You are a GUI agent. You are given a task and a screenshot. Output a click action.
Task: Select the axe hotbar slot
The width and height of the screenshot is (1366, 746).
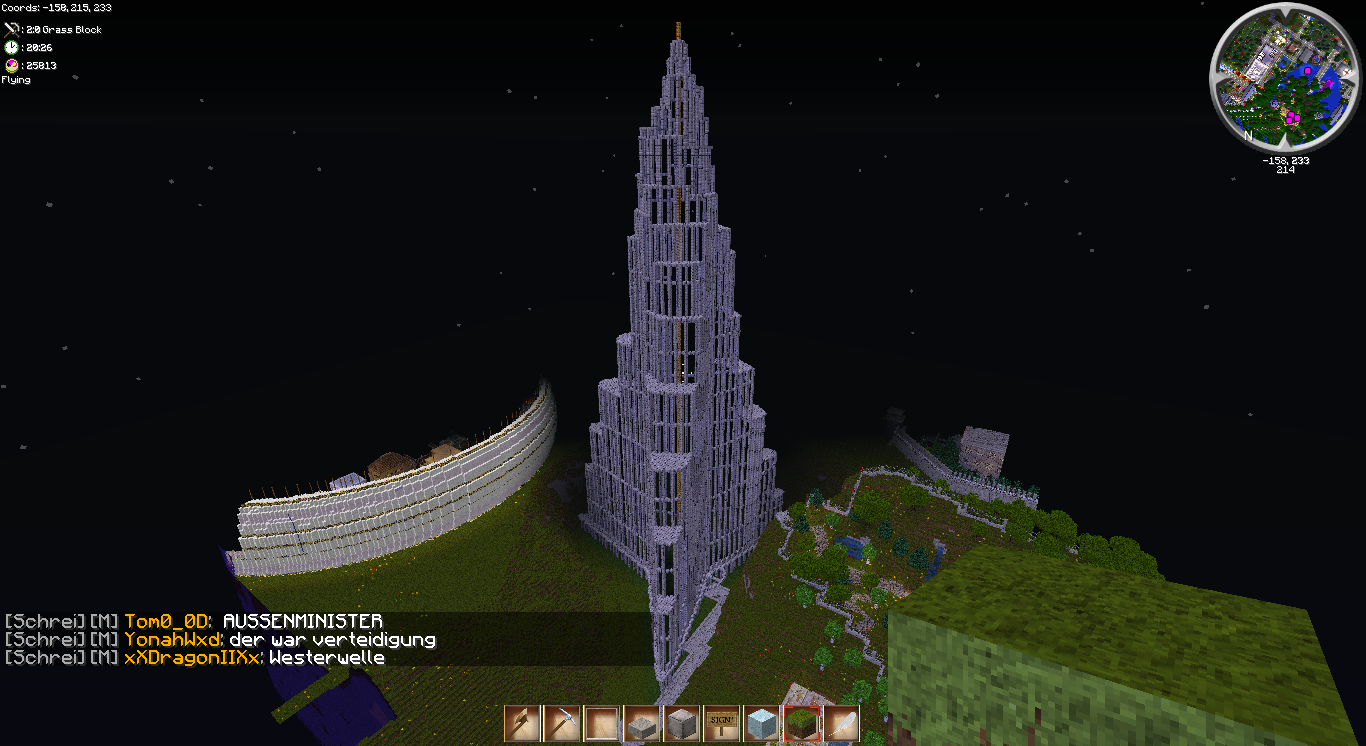(x=522, y=723)
